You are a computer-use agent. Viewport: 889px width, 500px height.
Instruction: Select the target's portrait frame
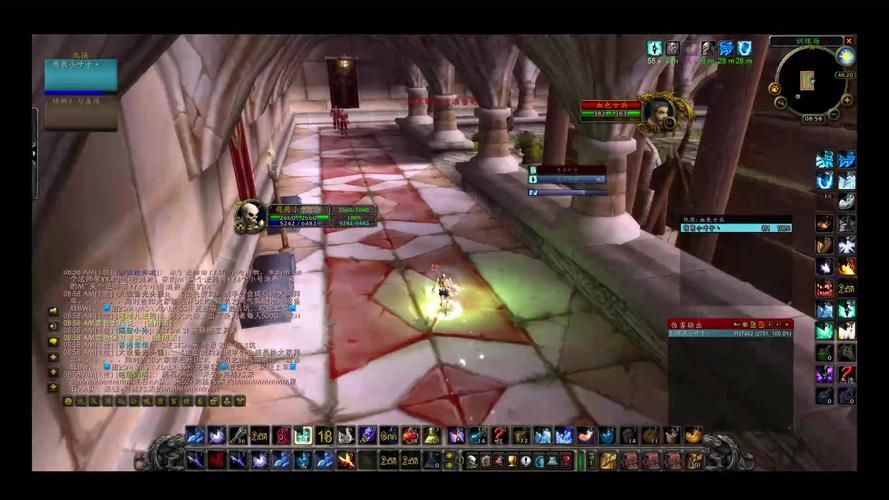click(657, 110)
